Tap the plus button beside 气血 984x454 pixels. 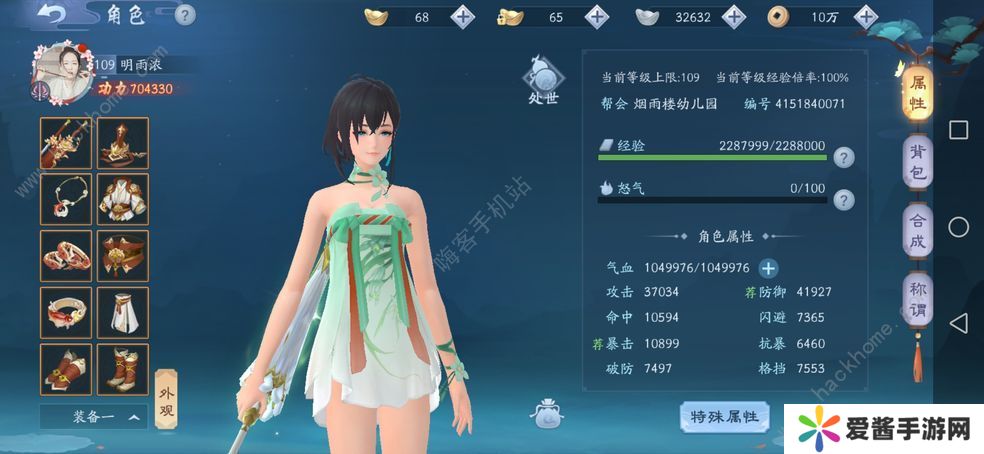pos(768,267)
